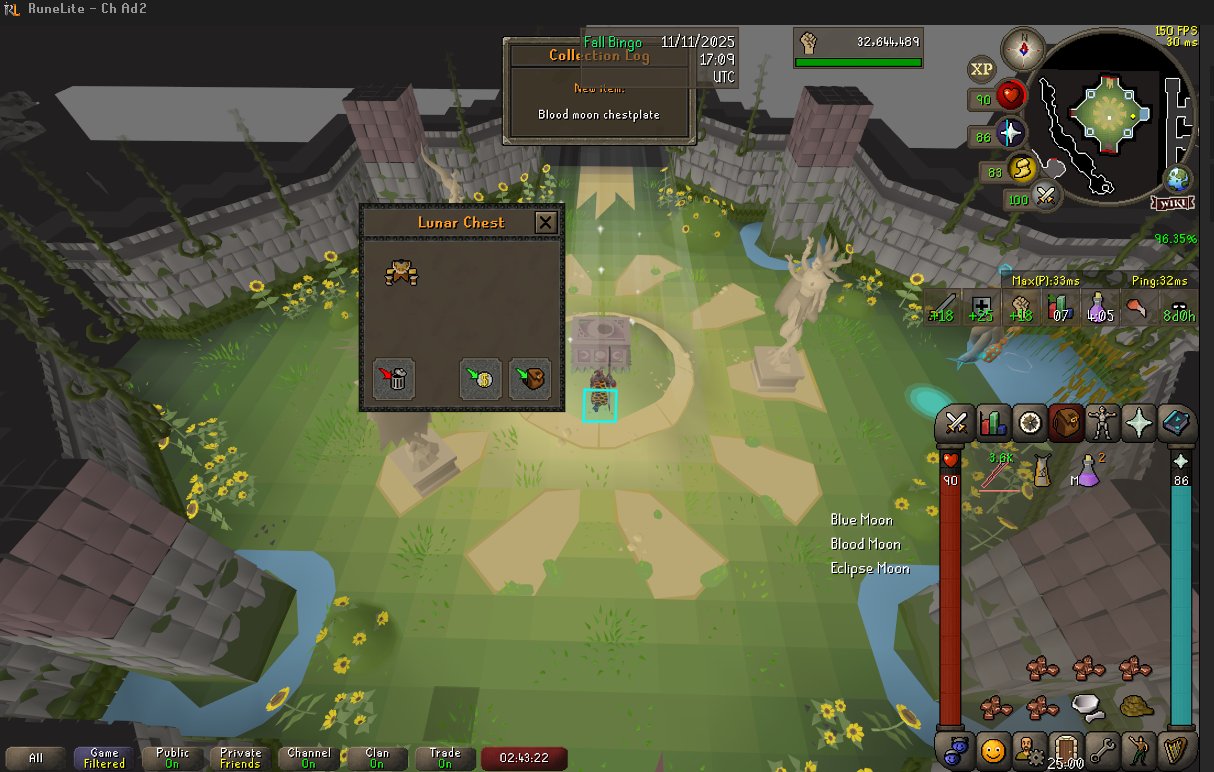The image size is (1214, 772).
Task: Switch to the Skills tab
Action: (993, 423)
